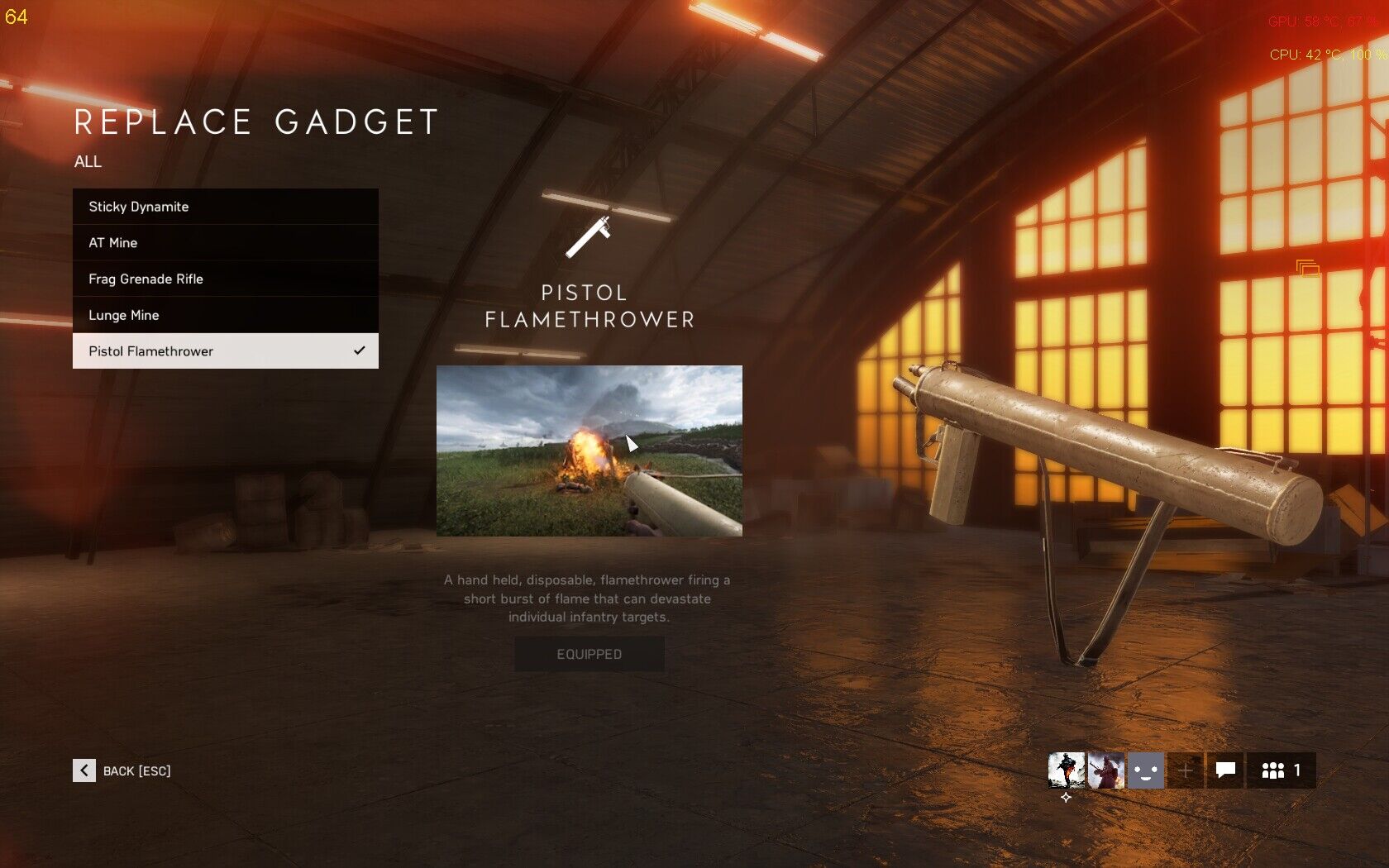Pick the Frag Grenade Rifle entry

click(x=225, y=279)
